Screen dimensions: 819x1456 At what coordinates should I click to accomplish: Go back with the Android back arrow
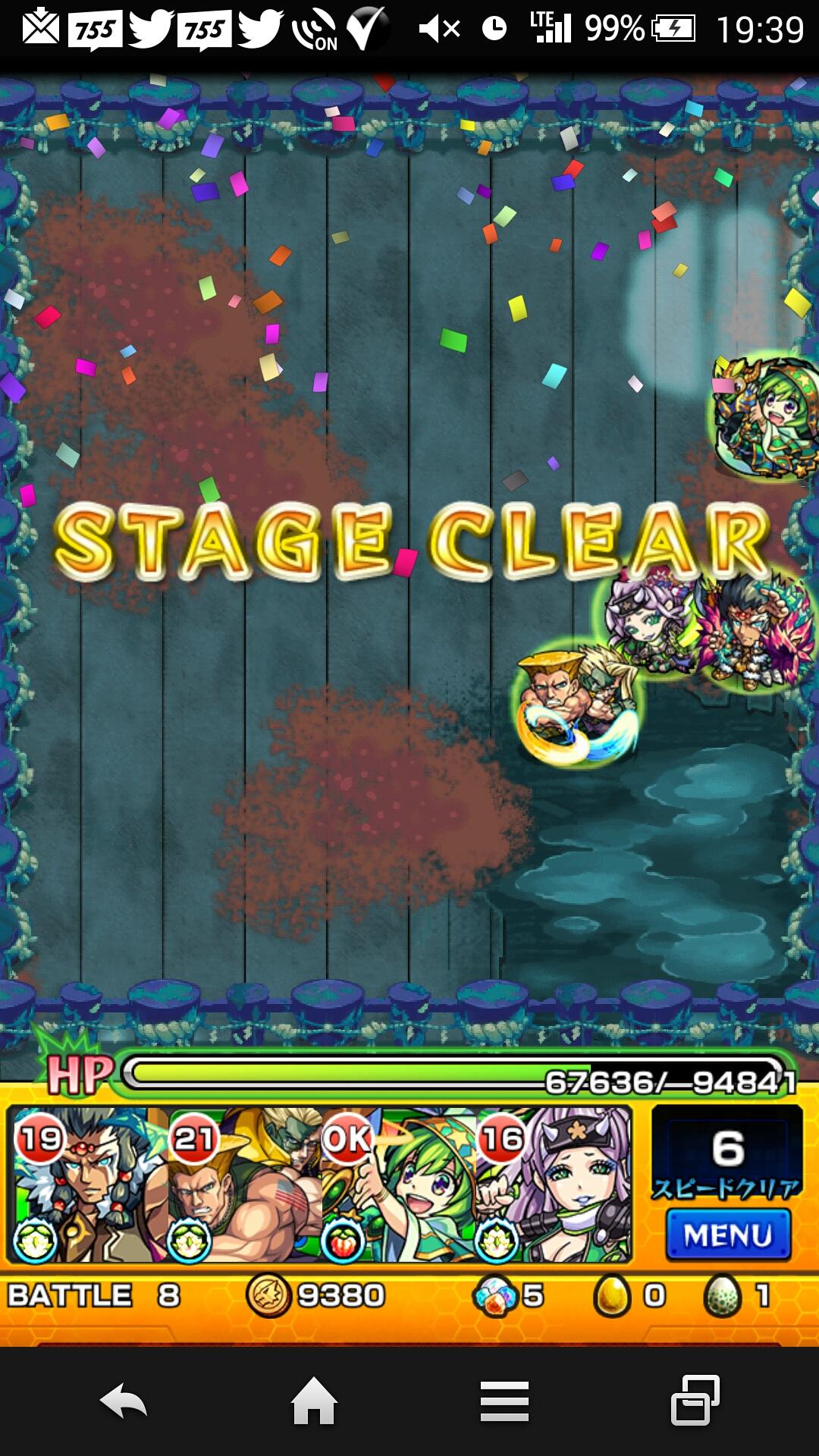point(124,1401)
